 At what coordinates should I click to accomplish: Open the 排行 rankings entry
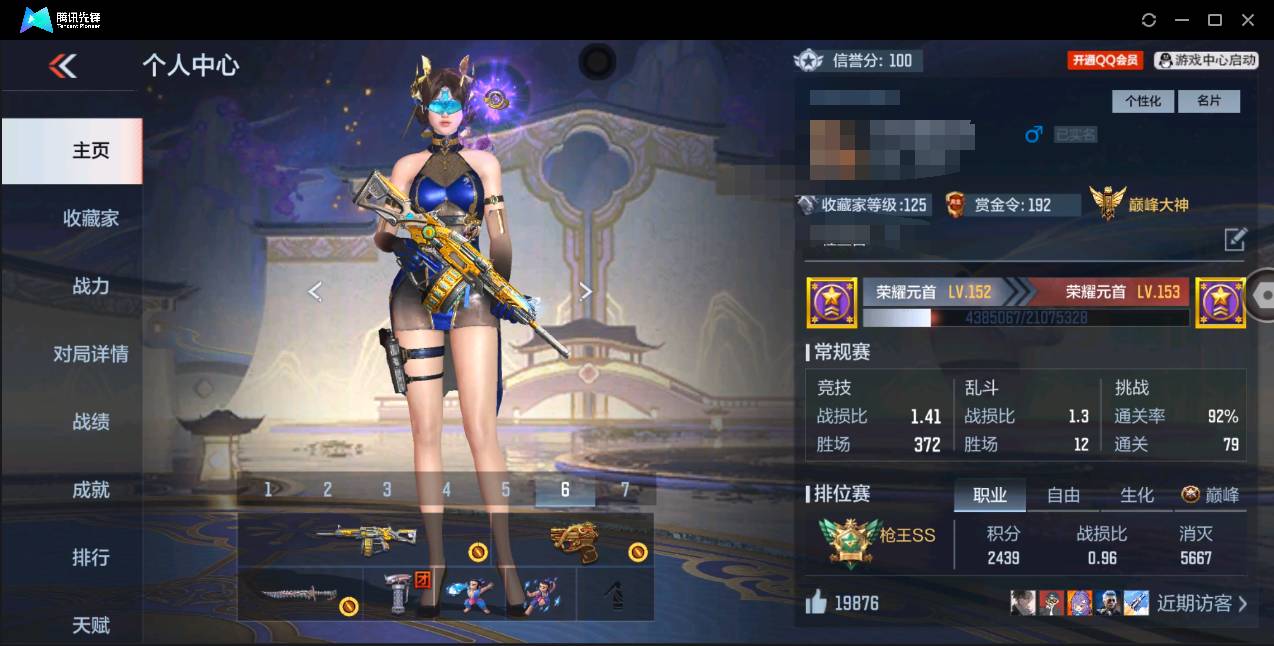[90, 557]
